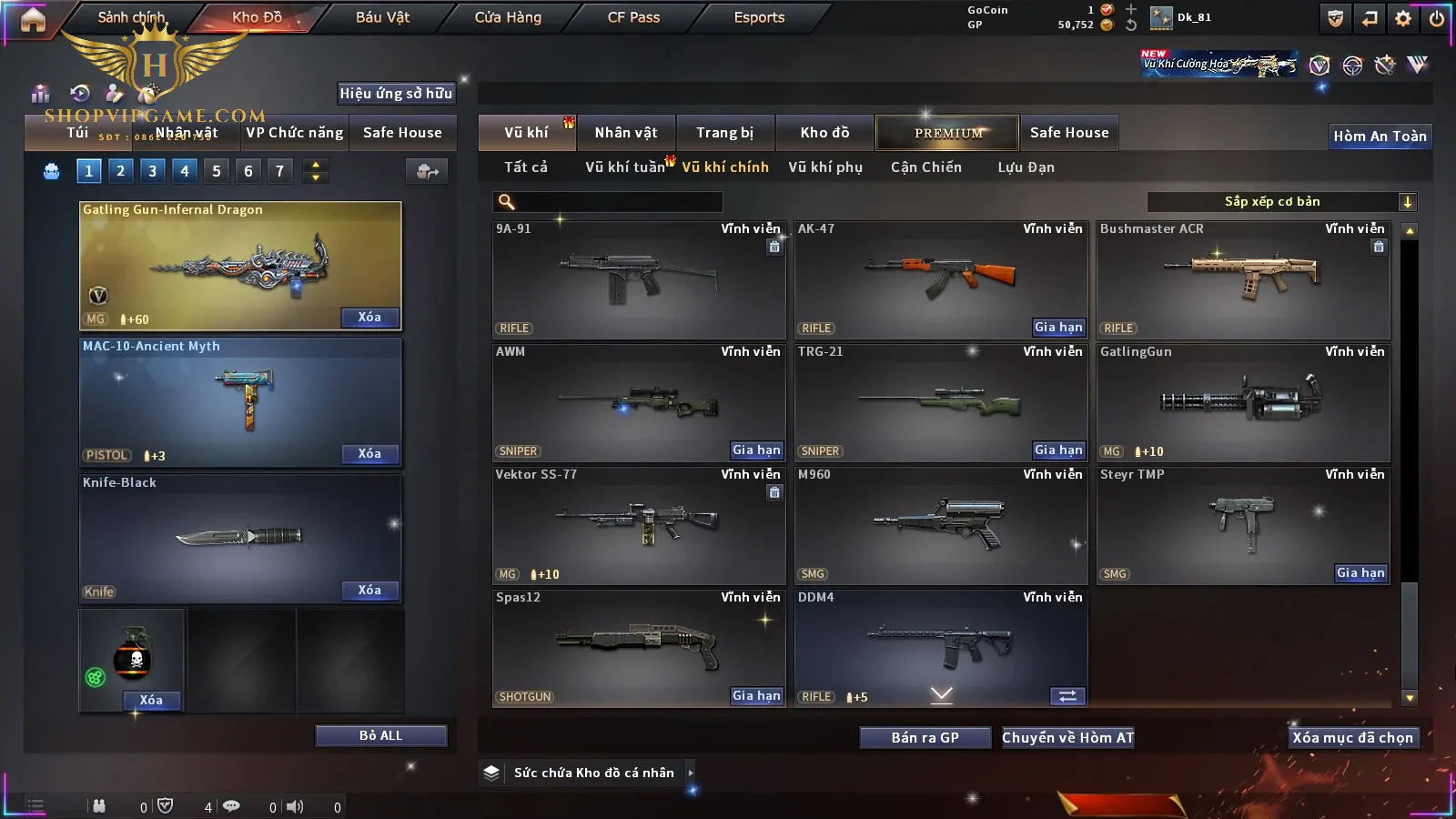Image resolution: width=1456 pixels, height=819 pixels.
Task: Extend the AWM sniper with Gia hạn
Action: 756,450
